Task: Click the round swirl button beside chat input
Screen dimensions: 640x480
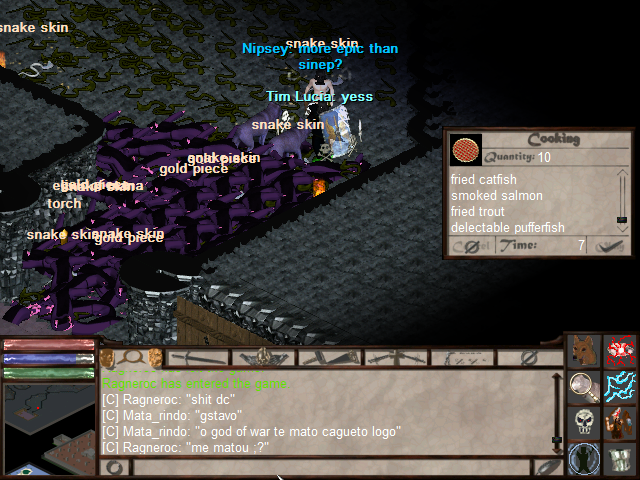Action: click(115, 466)
